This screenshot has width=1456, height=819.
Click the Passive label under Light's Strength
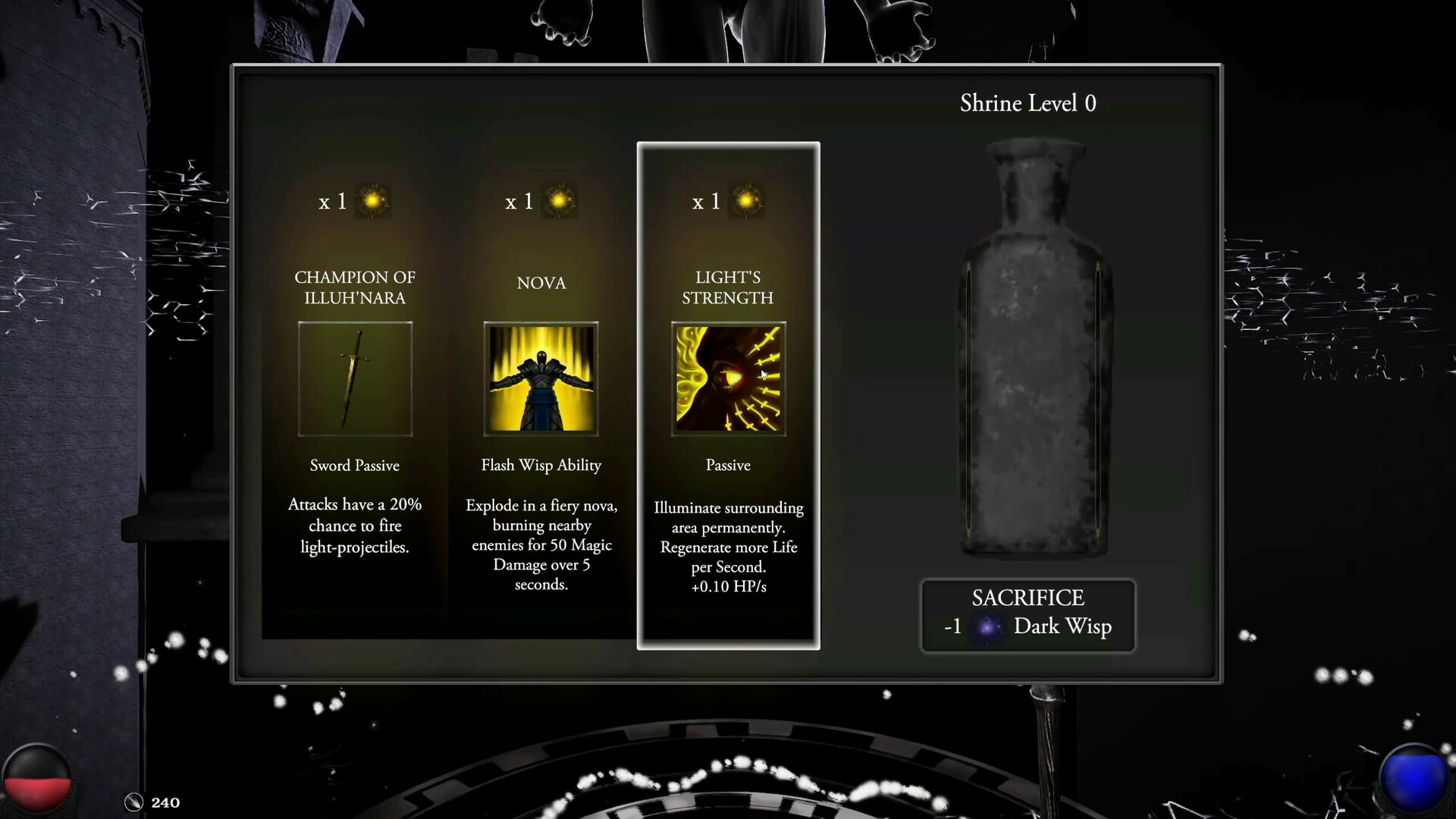pyautogui.click(x=728, y=465)
